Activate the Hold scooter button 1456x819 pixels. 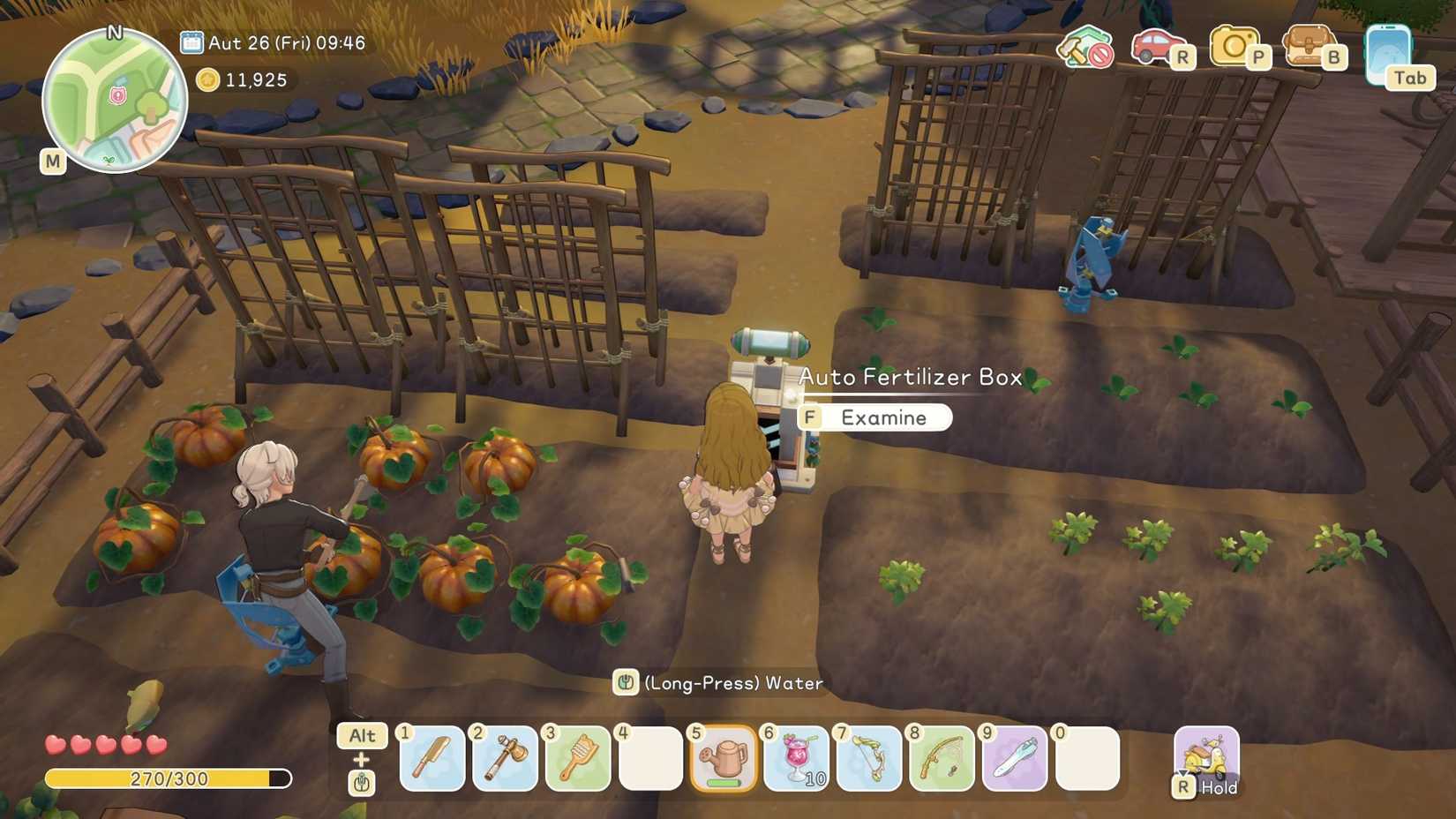coord(1206,759)
